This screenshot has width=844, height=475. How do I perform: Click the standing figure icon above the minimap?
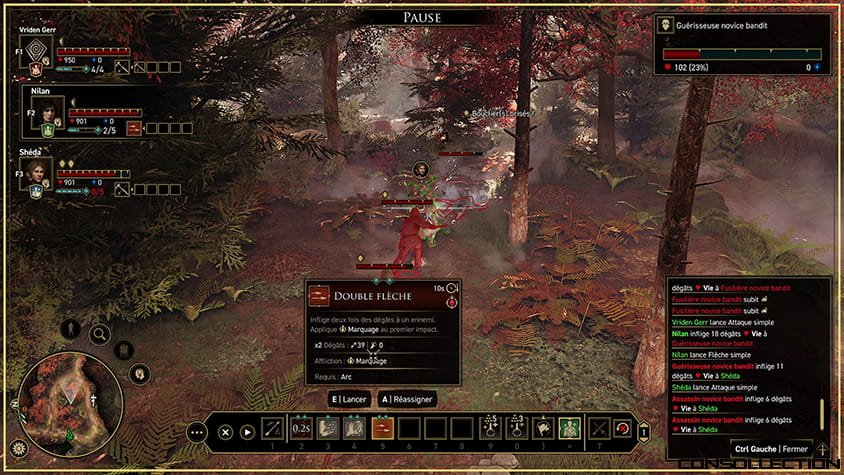[72, 328]
